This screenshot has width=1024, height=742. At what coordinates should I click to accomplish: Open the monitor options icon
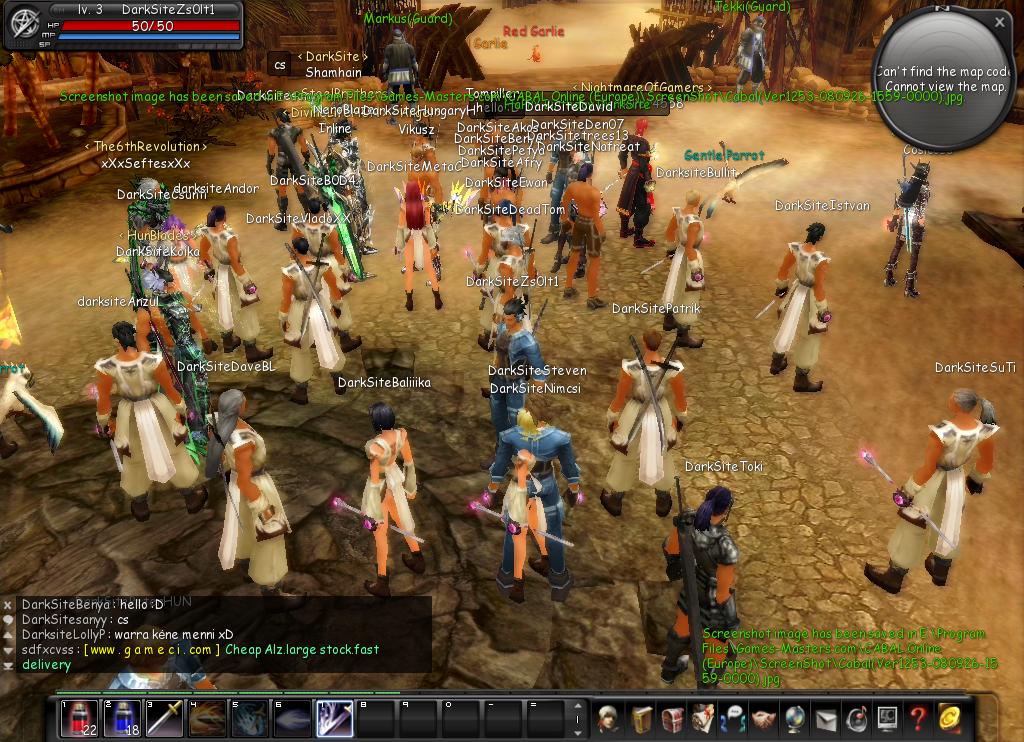tap(888, 718)
